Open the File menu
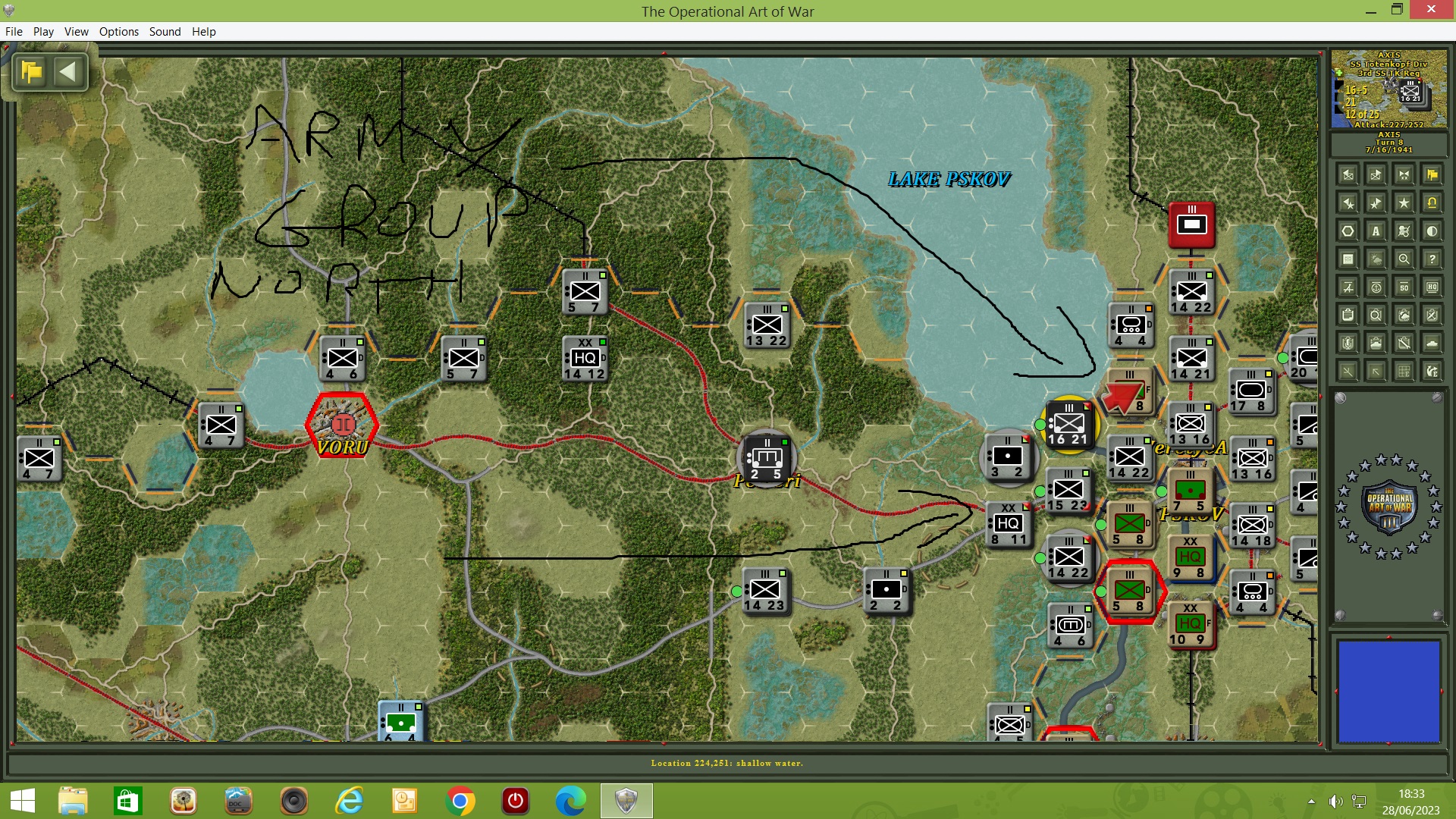This screenshot has height=819, width=1456. (x=14, y=32)
